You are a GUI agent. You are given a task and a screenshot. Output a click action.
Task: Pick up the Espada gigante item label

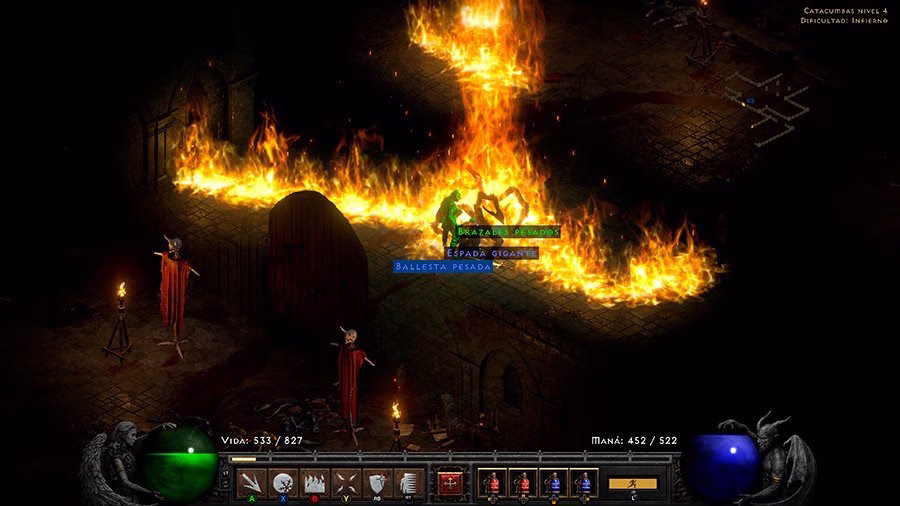pos(491,253)
